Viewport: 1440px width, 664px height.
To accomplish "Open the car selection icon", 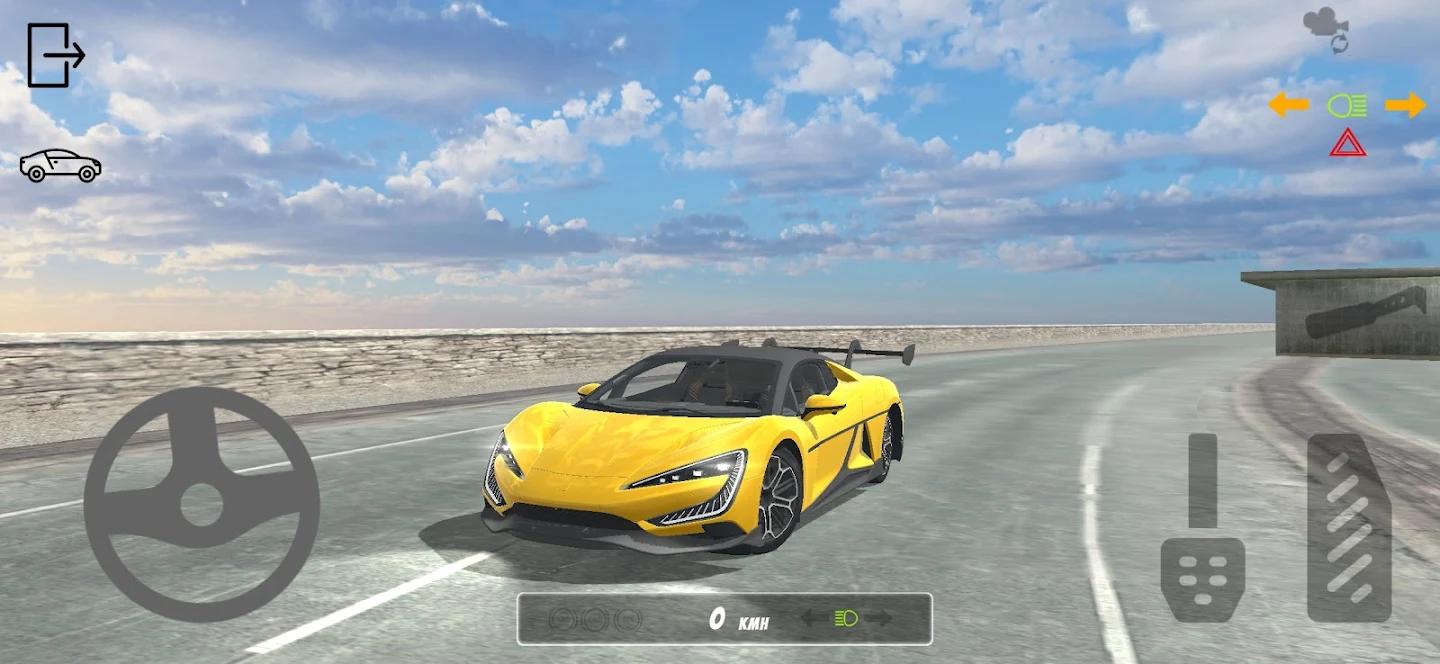I will (x=60, y=166).
